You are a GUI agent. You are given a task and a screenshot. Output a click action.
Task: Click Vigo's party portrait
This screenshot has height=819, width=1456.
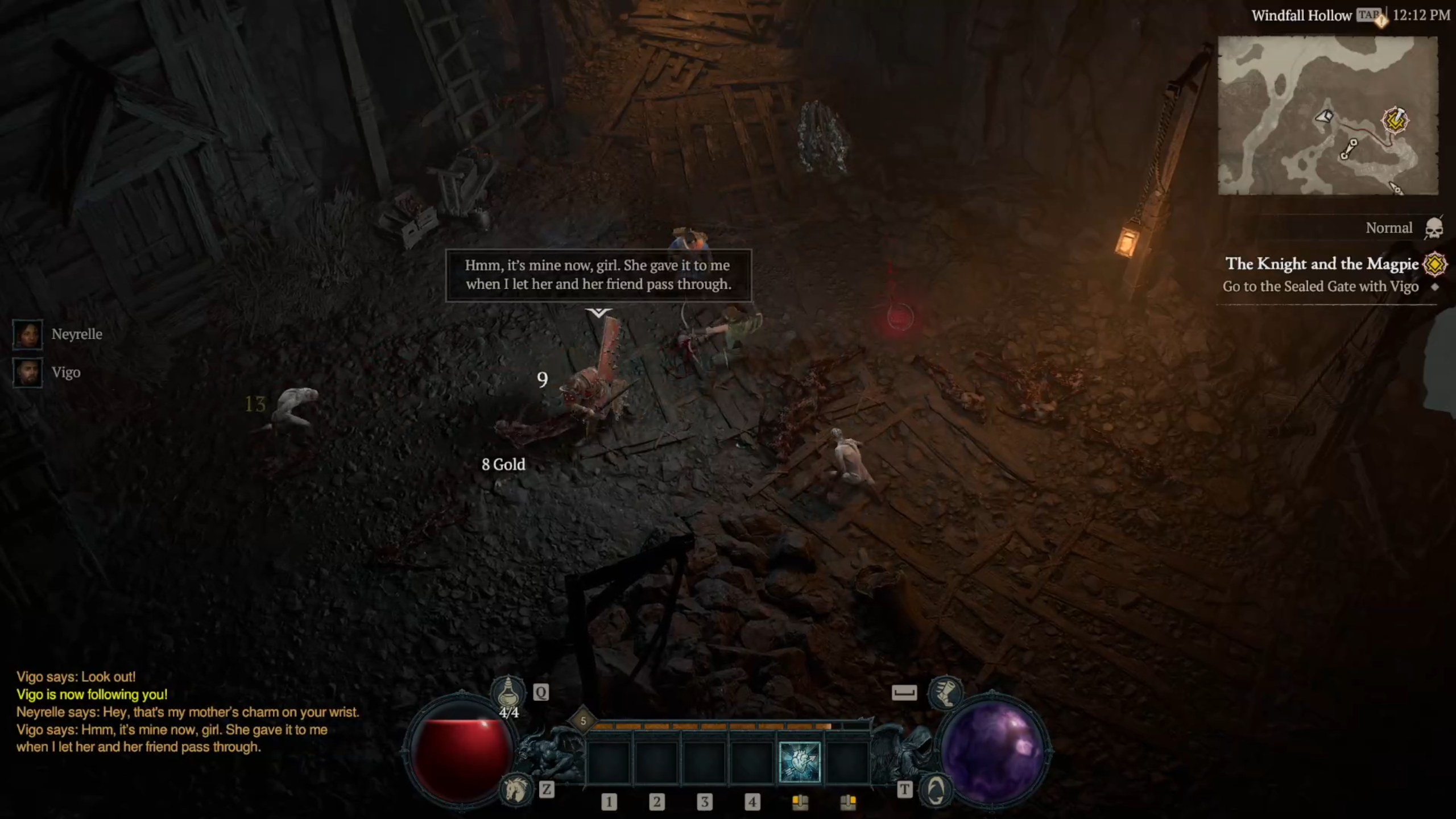point(27,373)
